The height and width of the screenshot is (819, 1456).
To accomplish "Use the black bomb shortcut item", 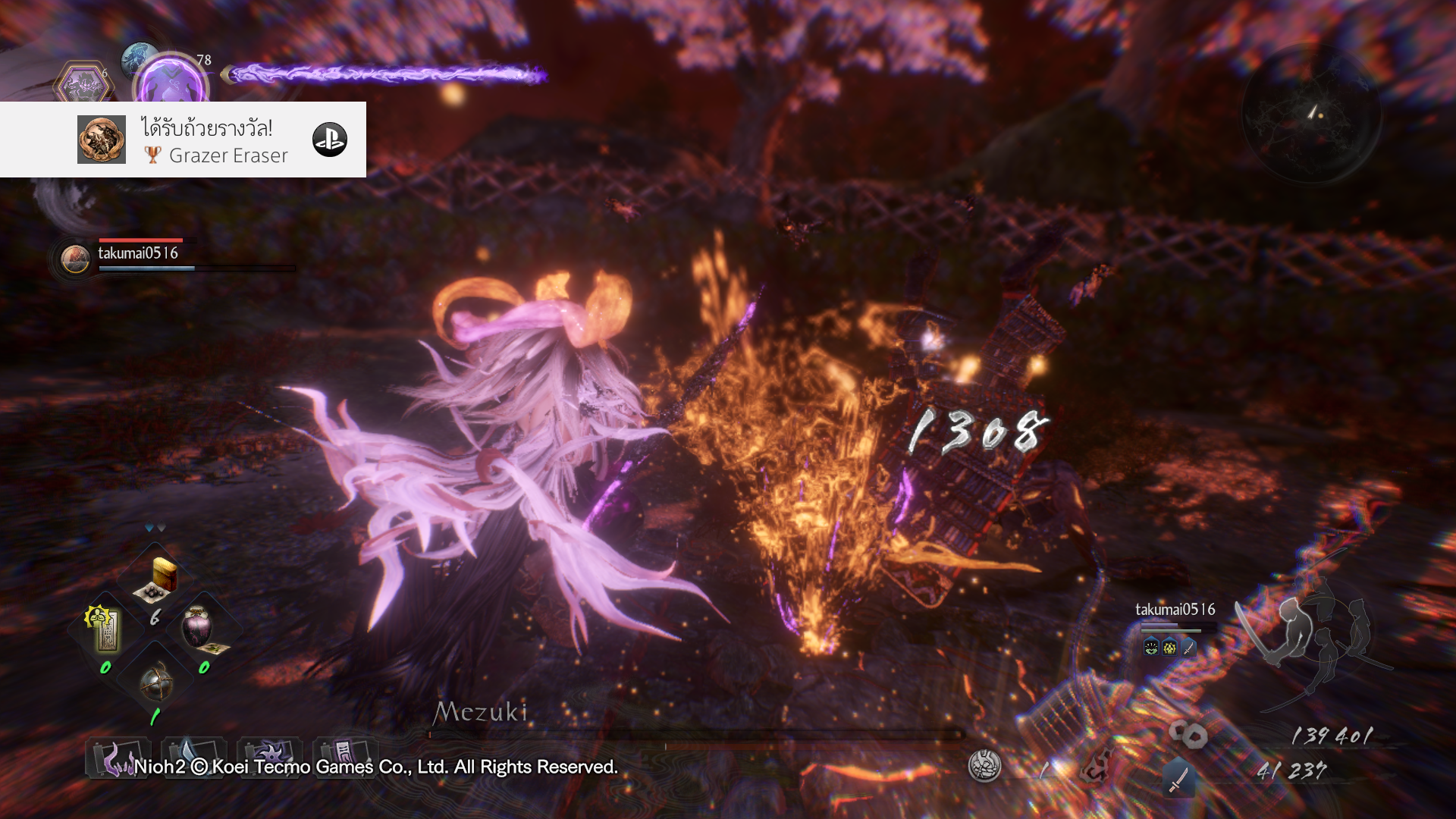I will coord(156,681).
